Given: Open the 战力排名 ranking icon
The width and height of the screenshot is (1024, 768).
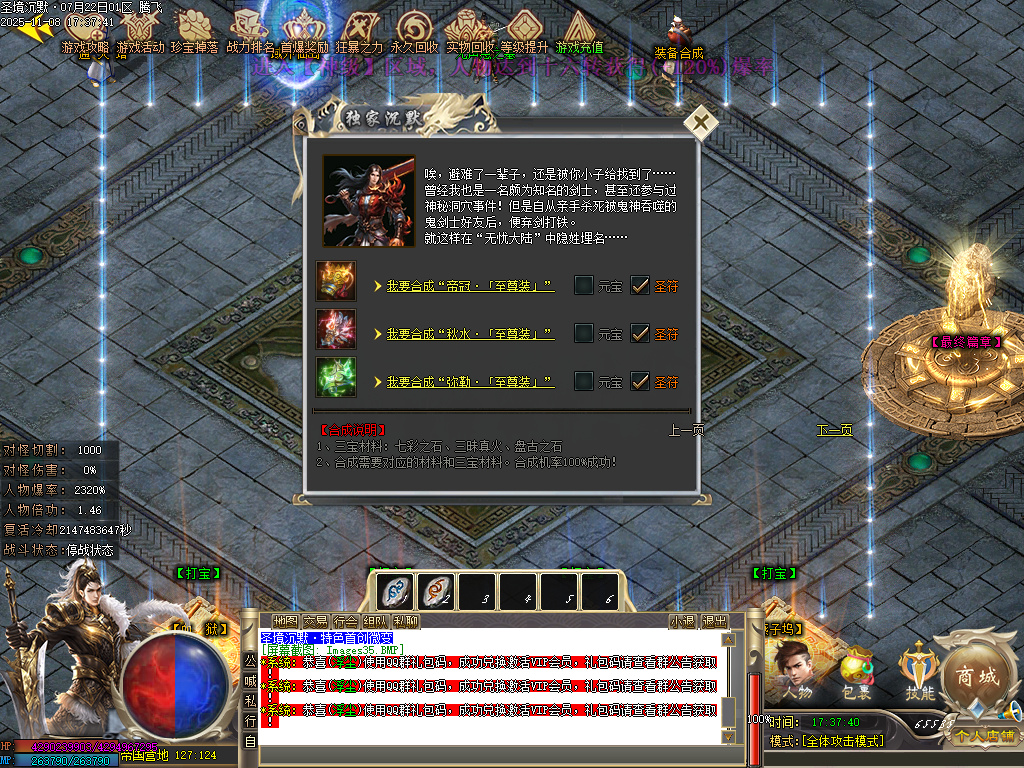Looking at the screenshot, I should 249,32.
